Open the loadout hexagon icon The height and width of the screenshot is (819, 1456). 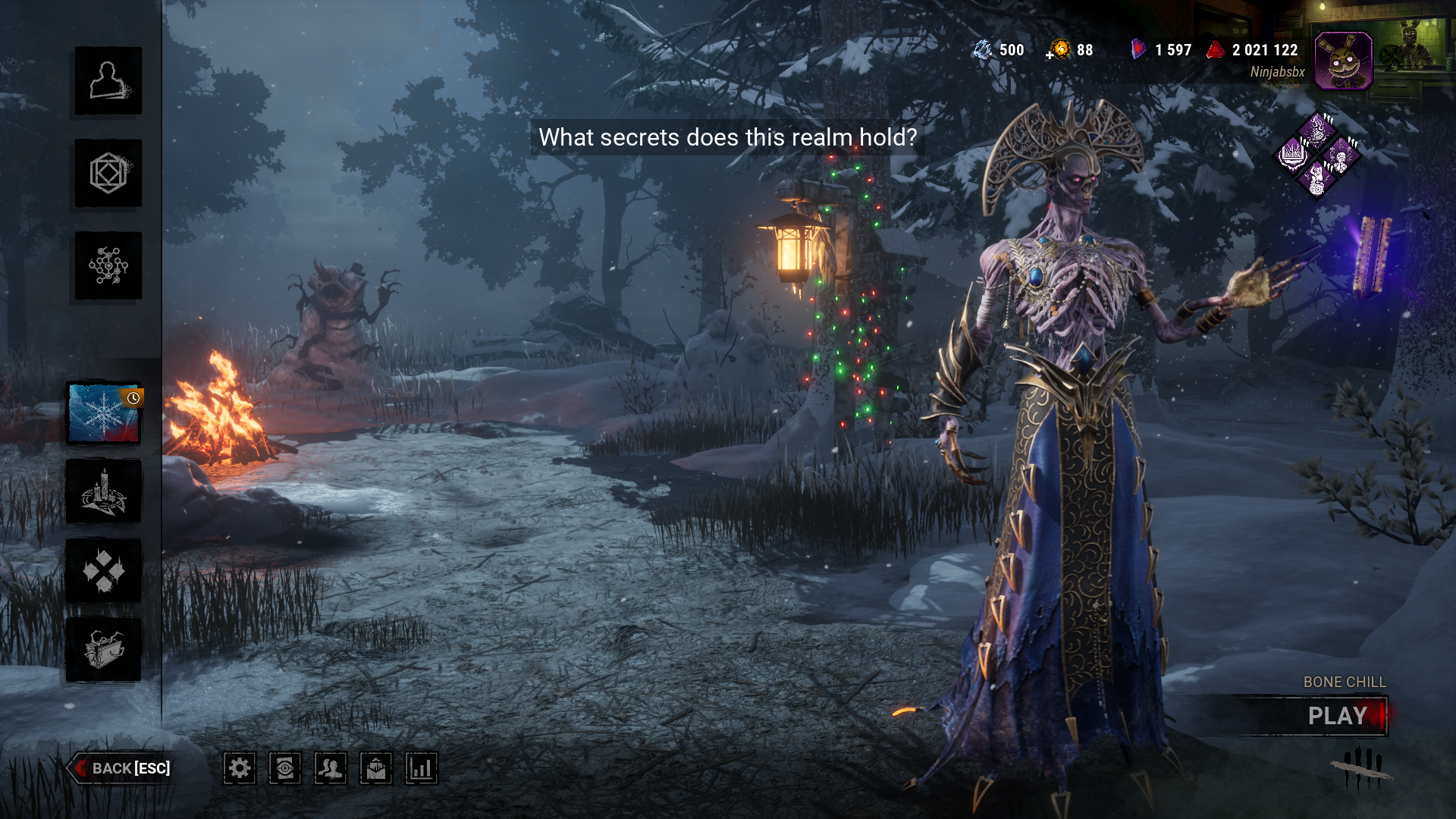(108, 174)
